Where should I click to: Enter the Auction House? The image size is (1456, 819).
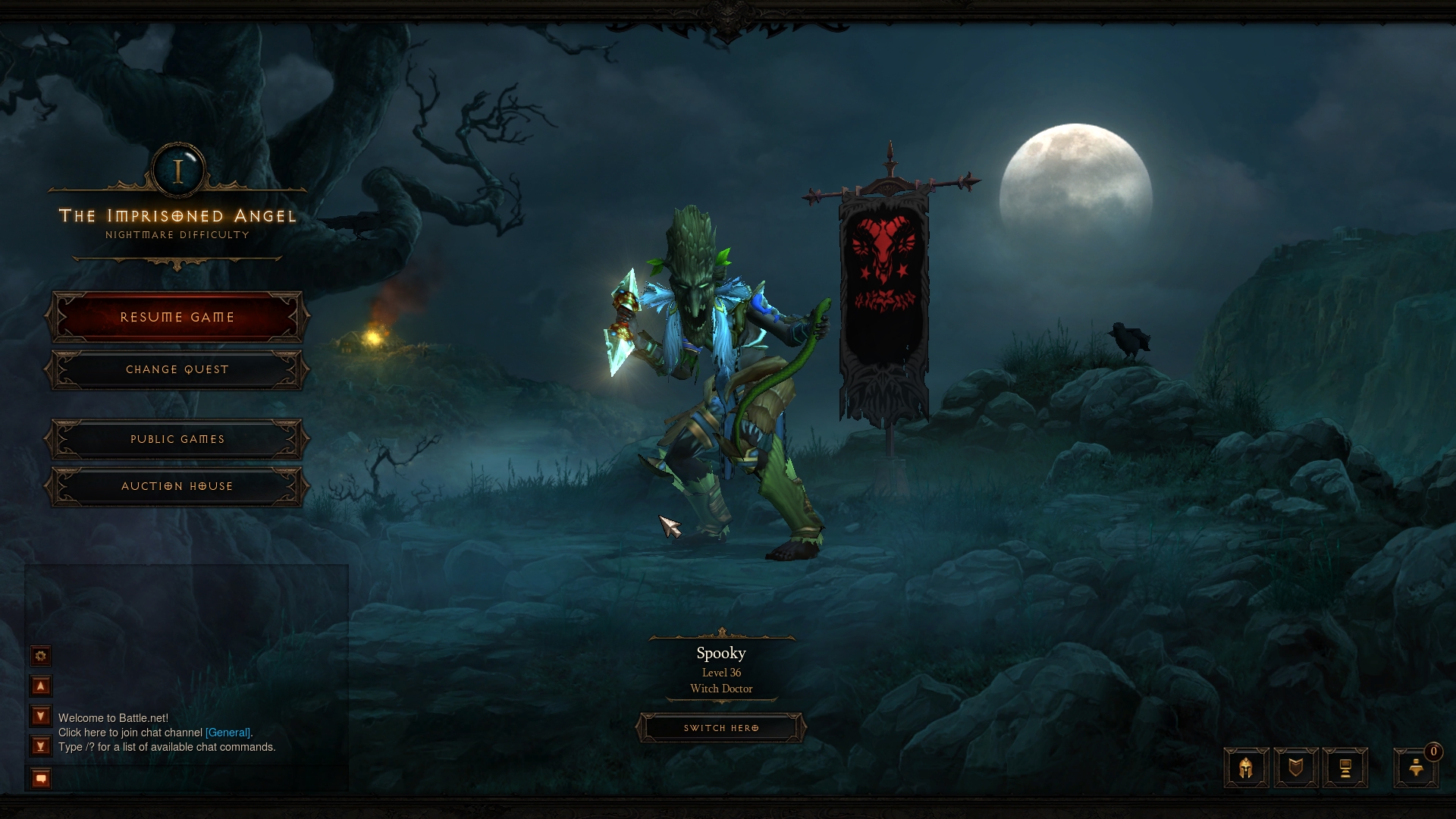(177, 487)
